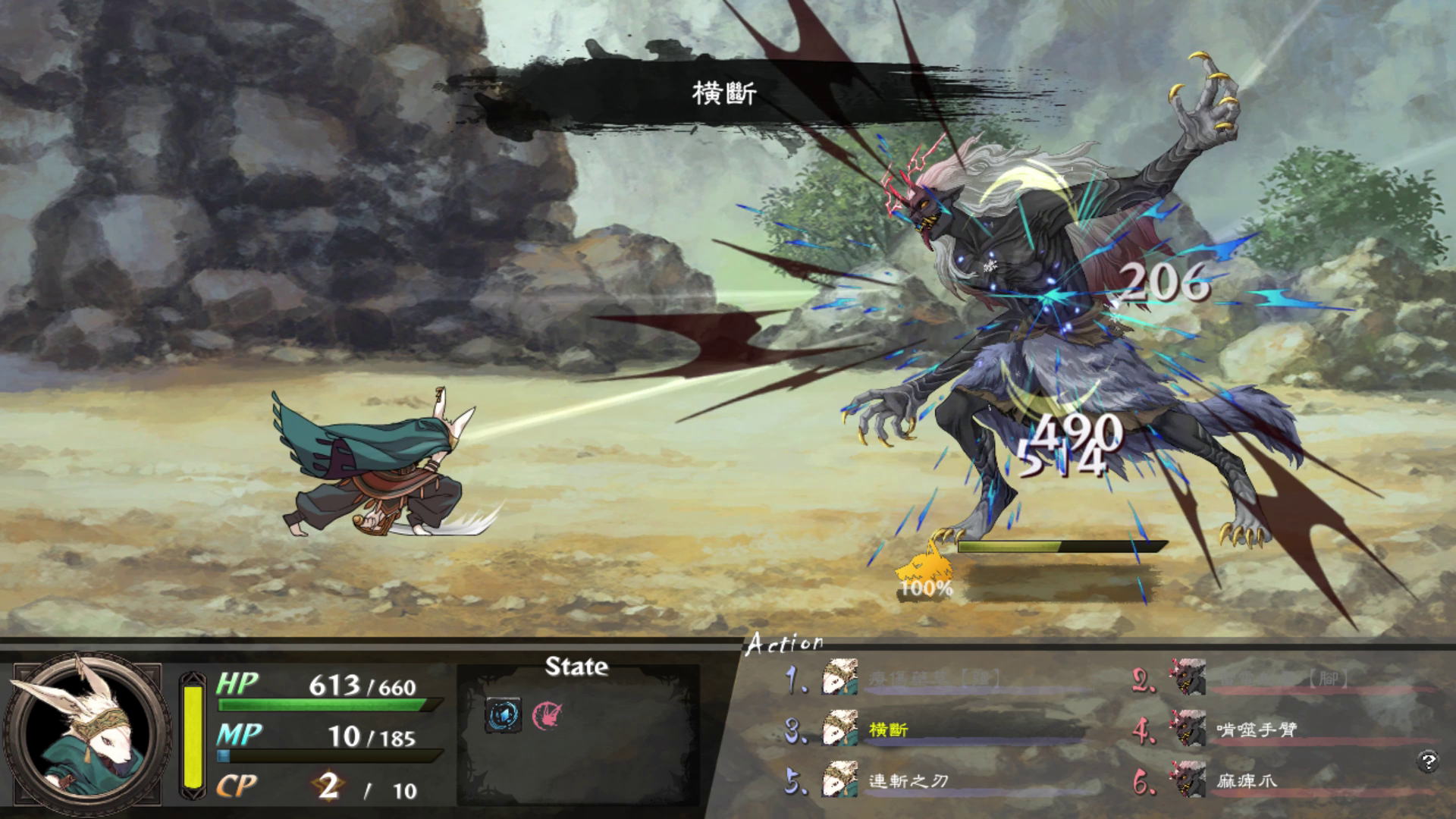The width and height of the screenshot is (1456, 819).
Task: Open the question mark help button
Action: tap(1427, 760)
